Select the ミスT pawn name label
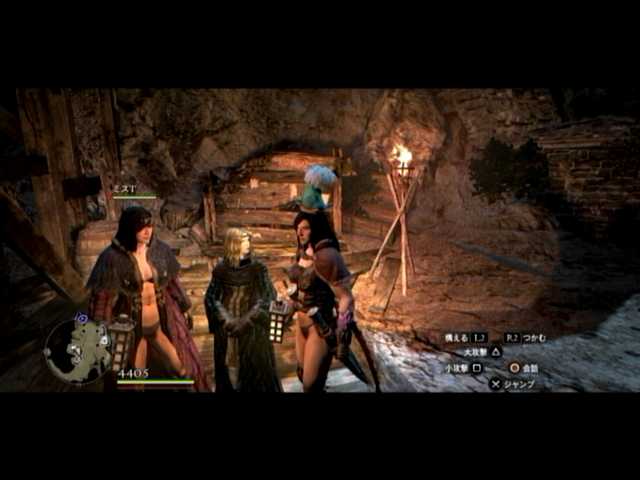 tap(123, 187)
